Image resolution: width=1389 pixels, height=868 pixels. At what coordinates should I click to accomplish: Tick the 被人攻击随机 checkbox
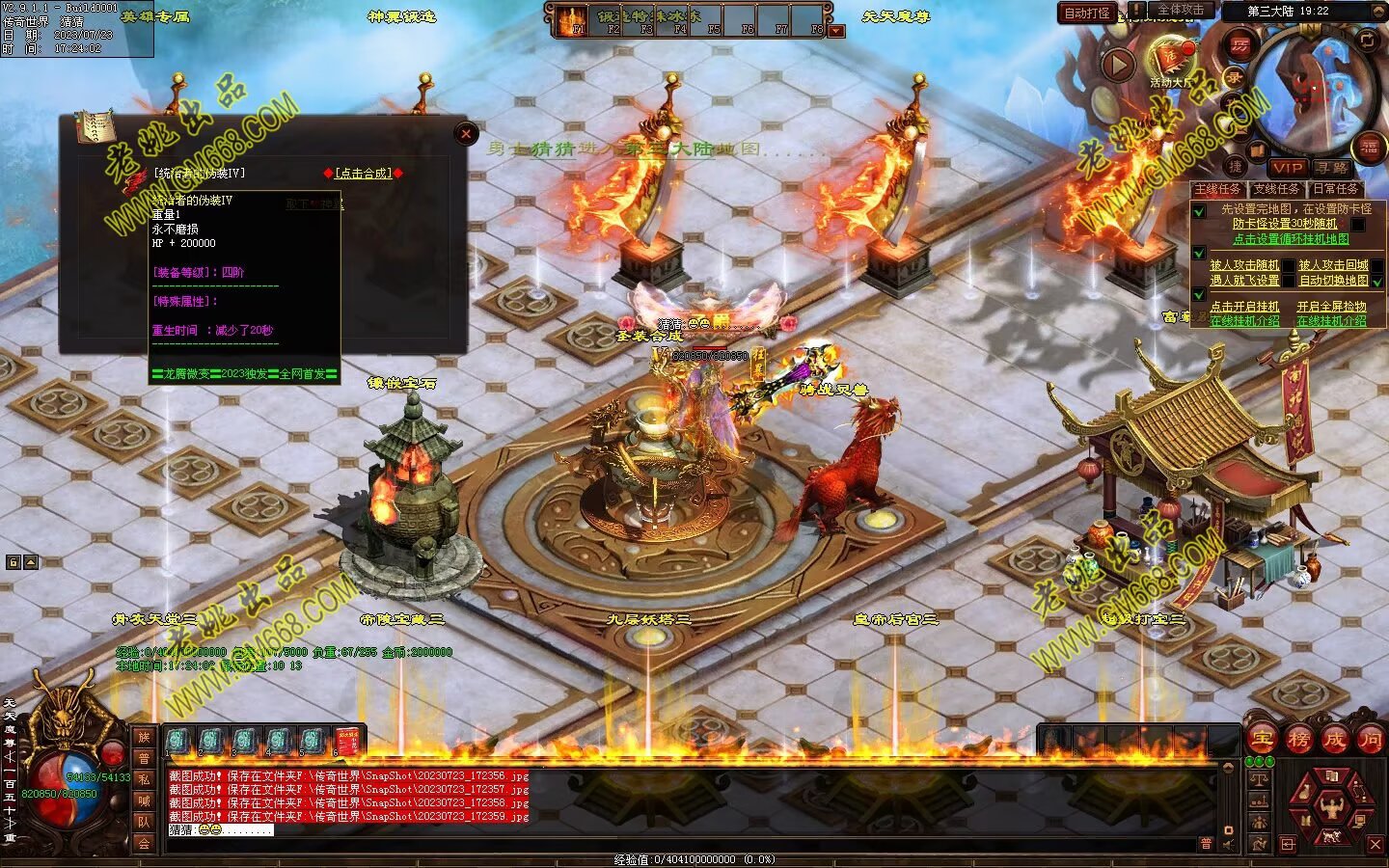click(x=1289, y=265)
